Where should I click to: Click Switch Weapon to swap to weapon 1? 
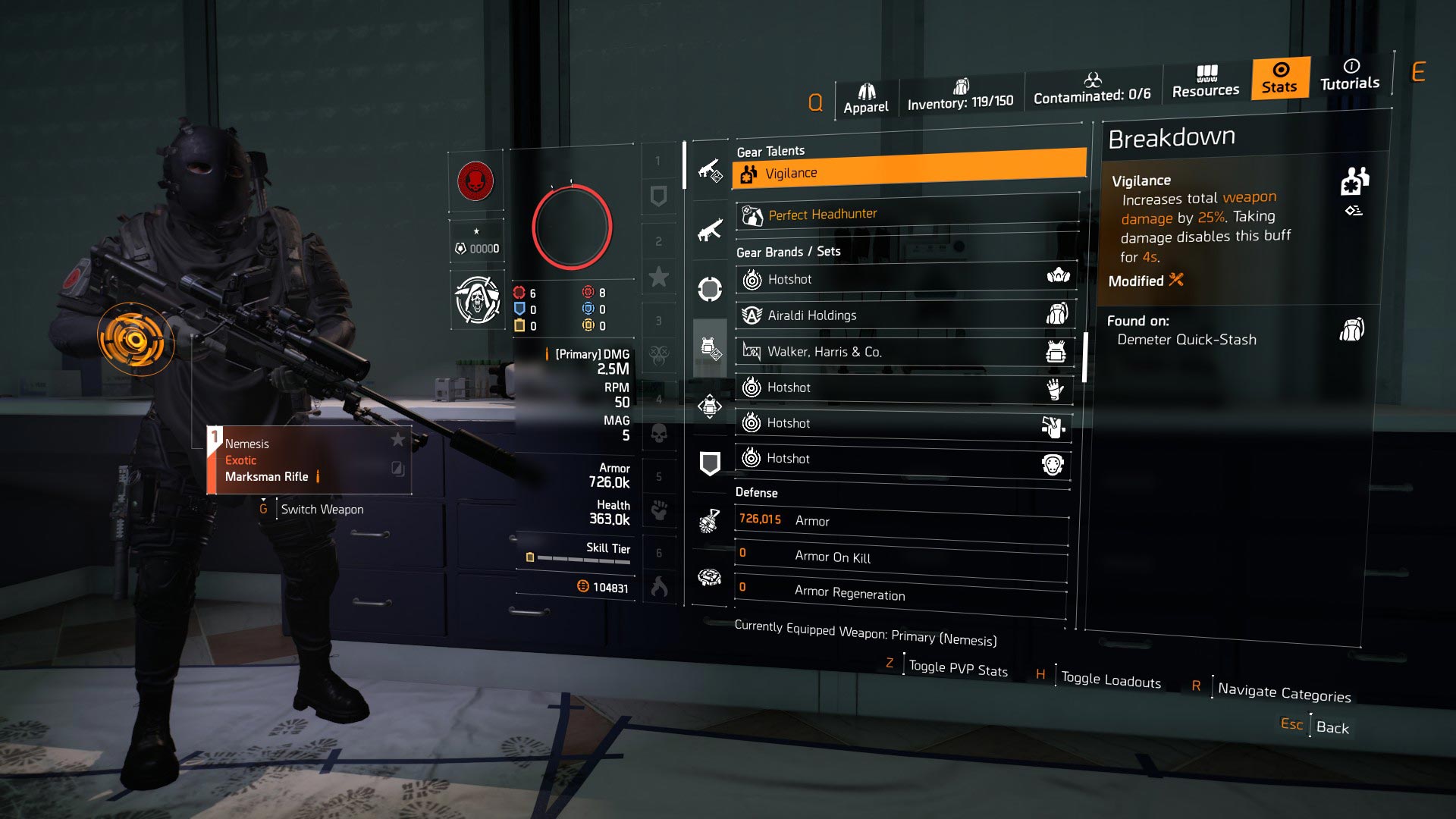tap(322, 509)
